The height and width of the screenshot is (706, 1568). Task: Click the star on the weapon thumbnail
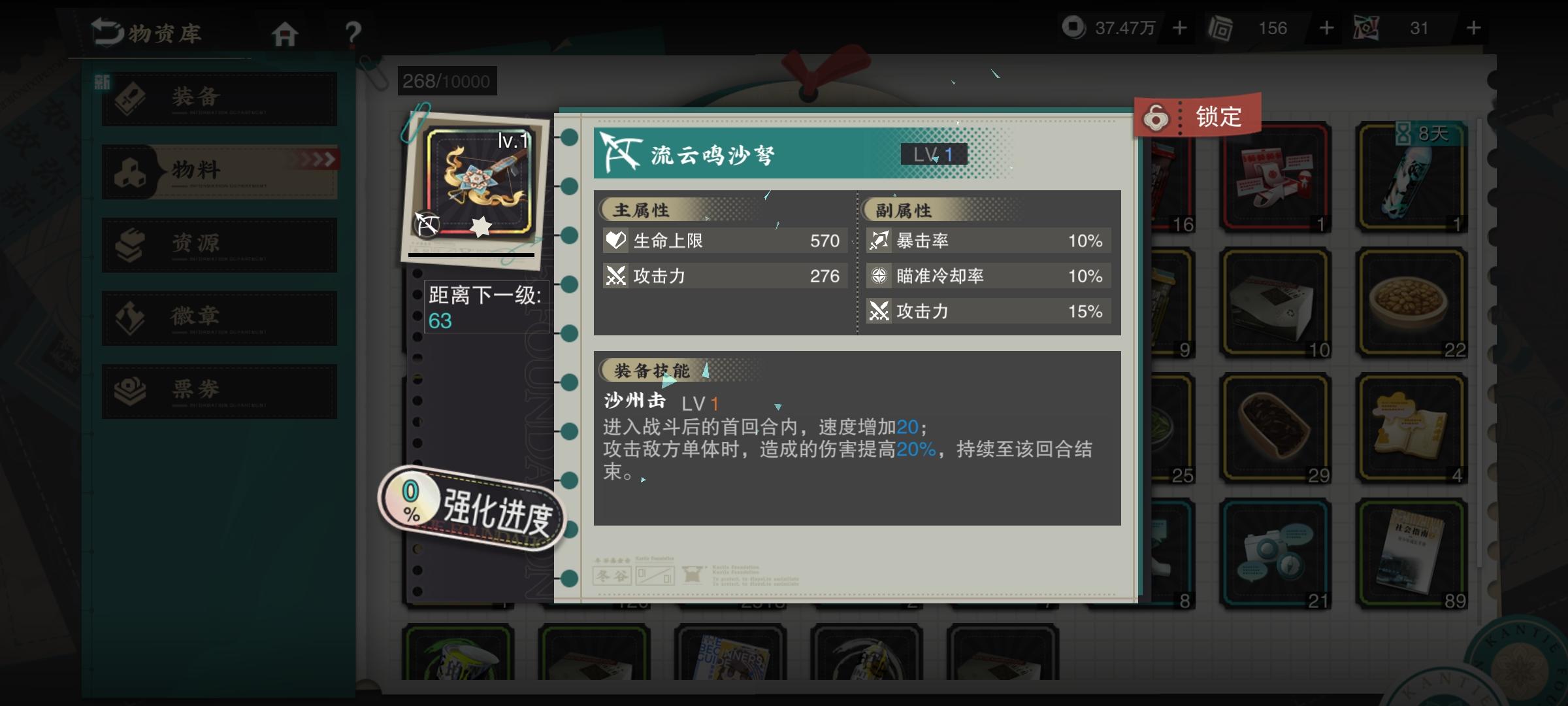coord(480,227)
